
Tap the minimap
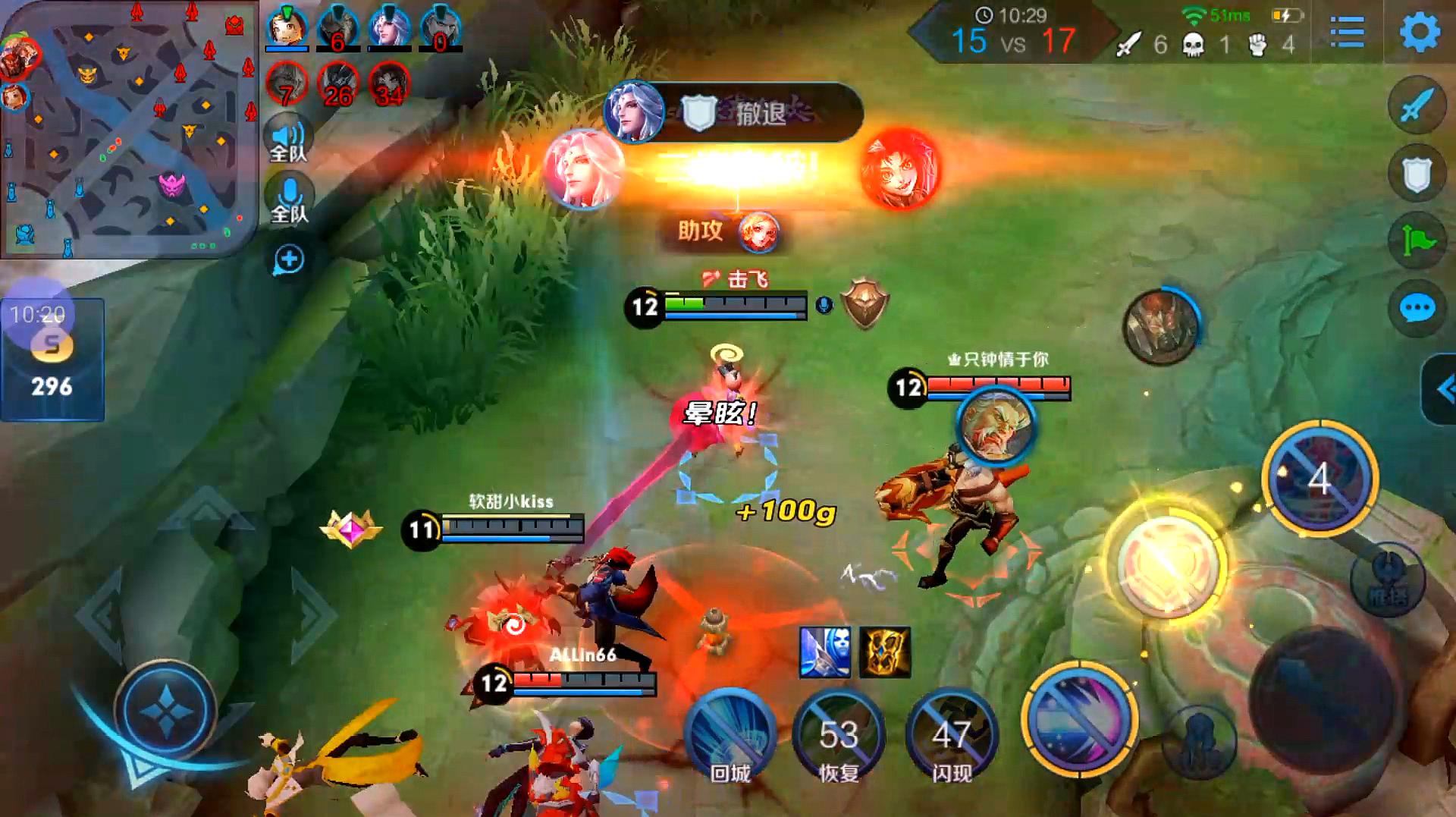pos(129,129)
